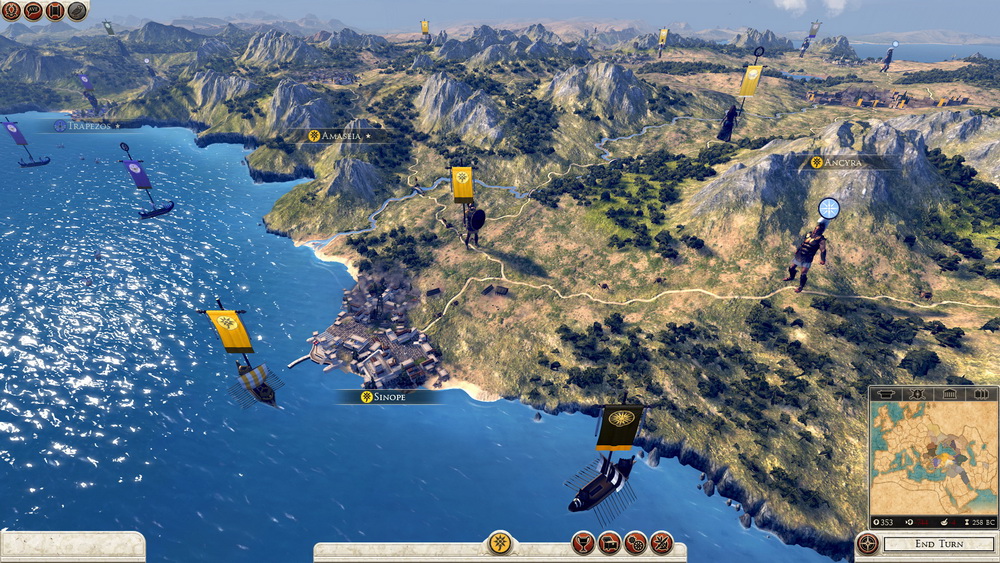The height and width of the screenshot is (563, 1000).
Task: Select the Ancyra settlement label
Action: pos(841,162)
